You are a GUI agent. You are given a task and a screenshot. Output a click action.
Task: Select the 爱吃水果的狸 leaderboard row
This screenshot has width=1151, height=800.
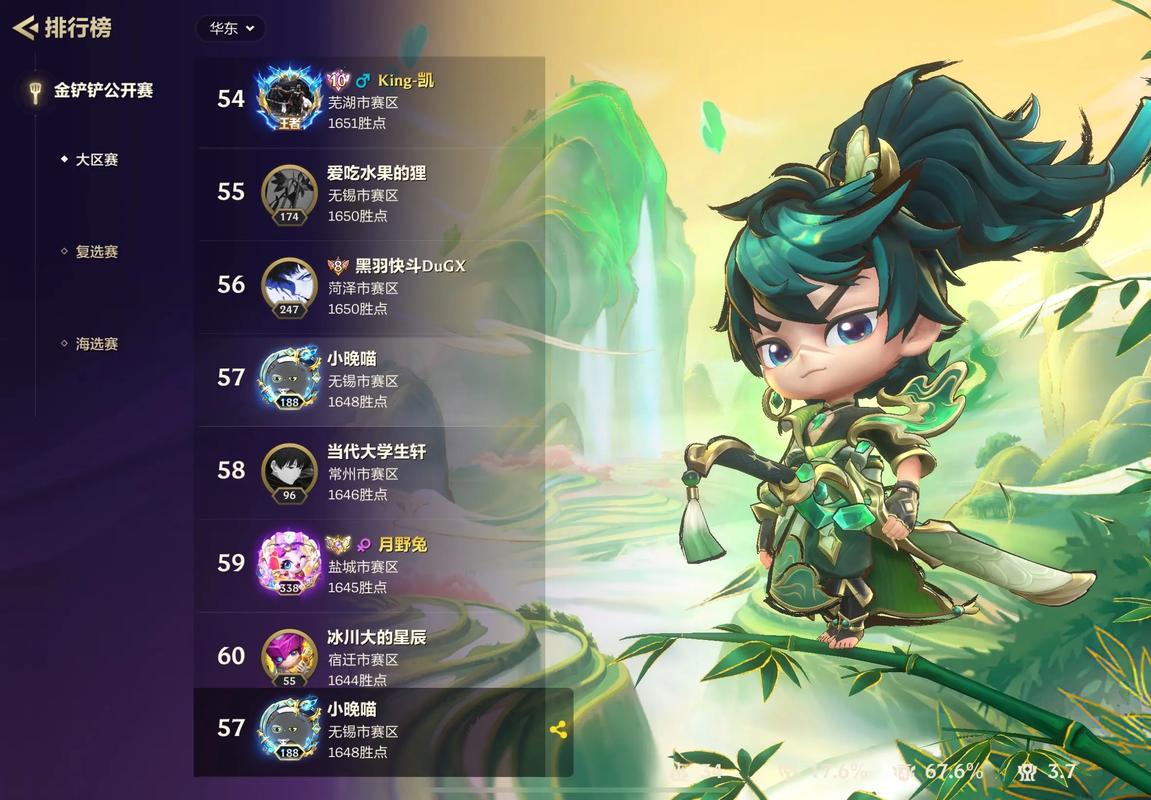(400, 193)
